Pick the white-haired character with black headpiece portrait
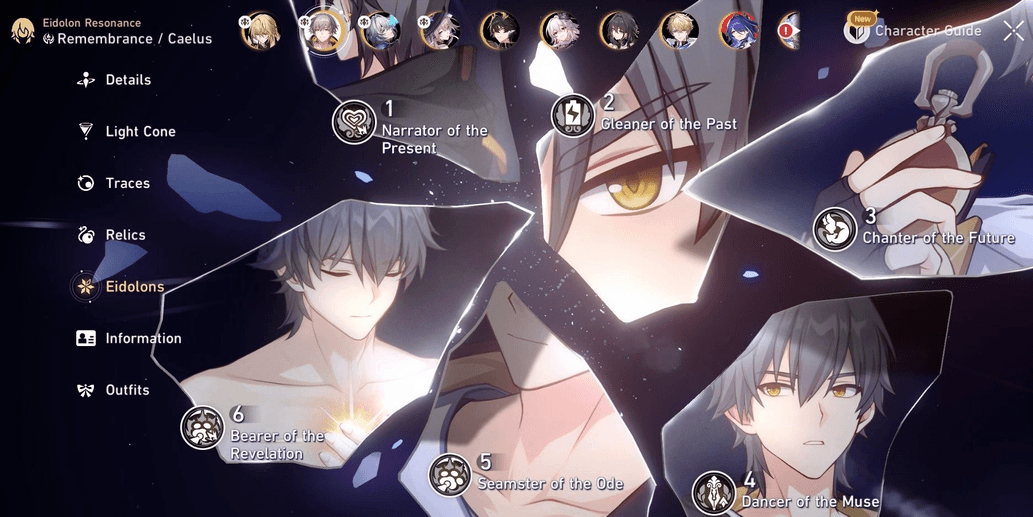This screenshot has width=1033, height=517. coord(559,31)
